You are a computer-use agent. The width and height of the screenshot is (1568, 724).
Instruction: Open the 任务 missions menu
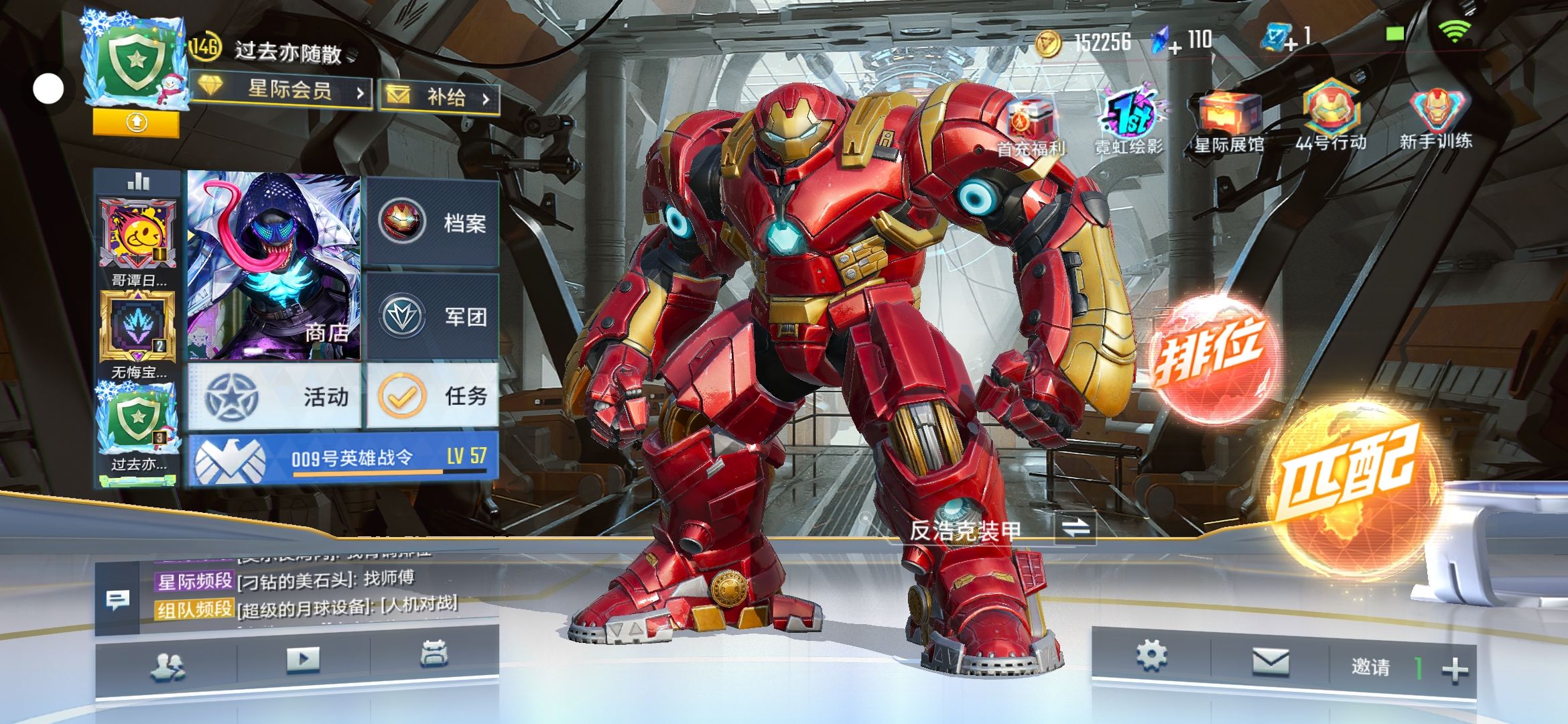click(x=433, y=396)
